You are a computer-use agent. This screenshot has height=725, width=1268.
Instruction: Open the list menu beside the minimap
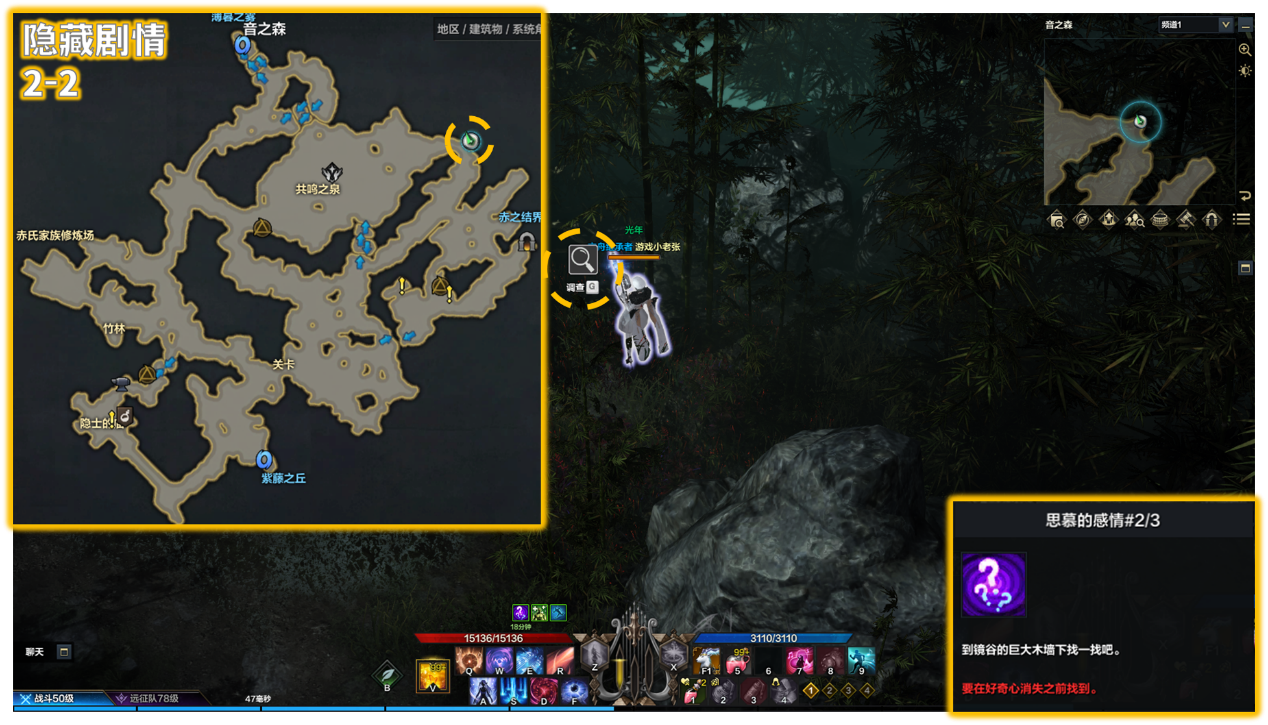[1242, 219]
